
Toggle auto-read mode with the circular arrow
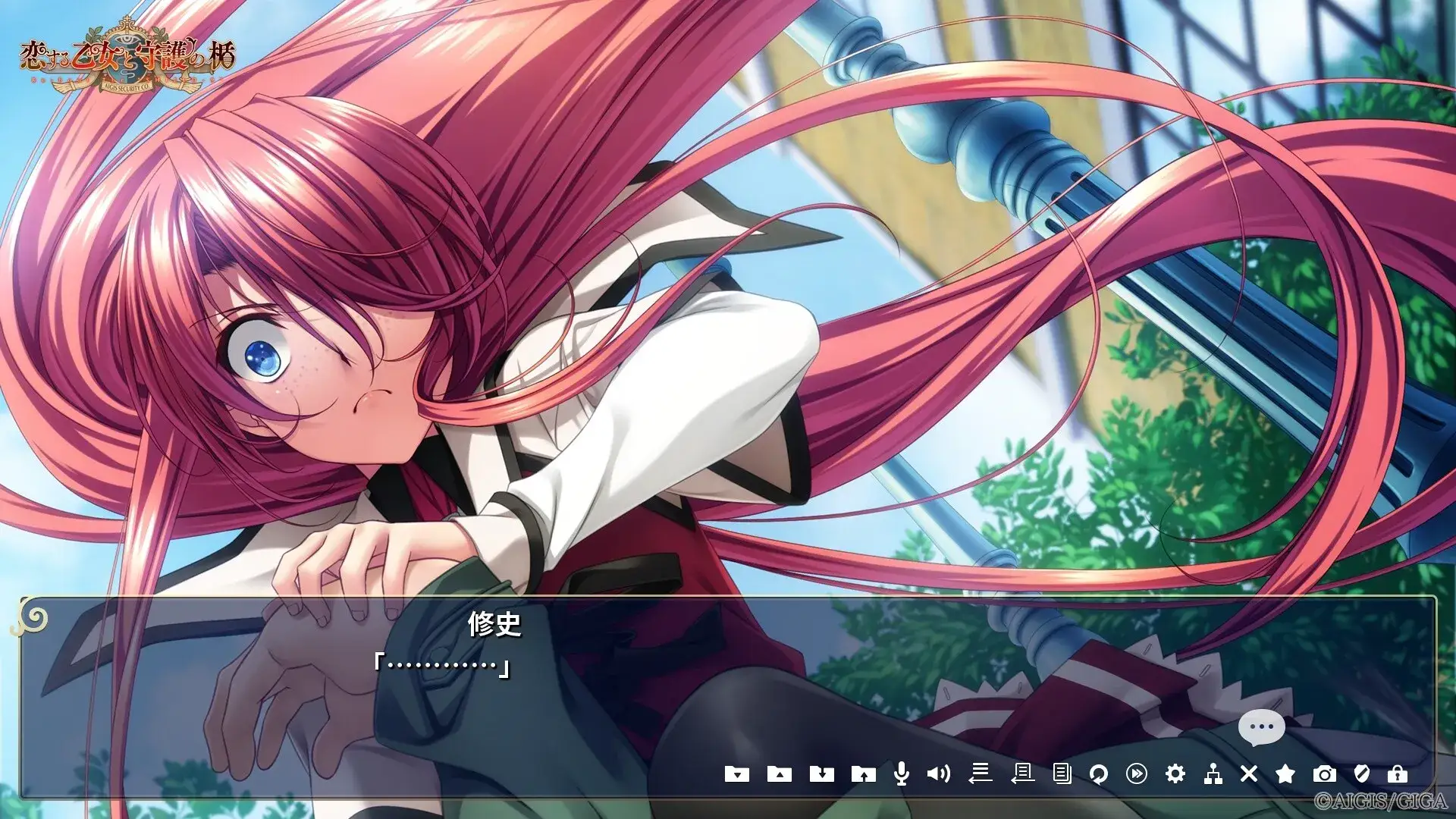click(1100, 773)
